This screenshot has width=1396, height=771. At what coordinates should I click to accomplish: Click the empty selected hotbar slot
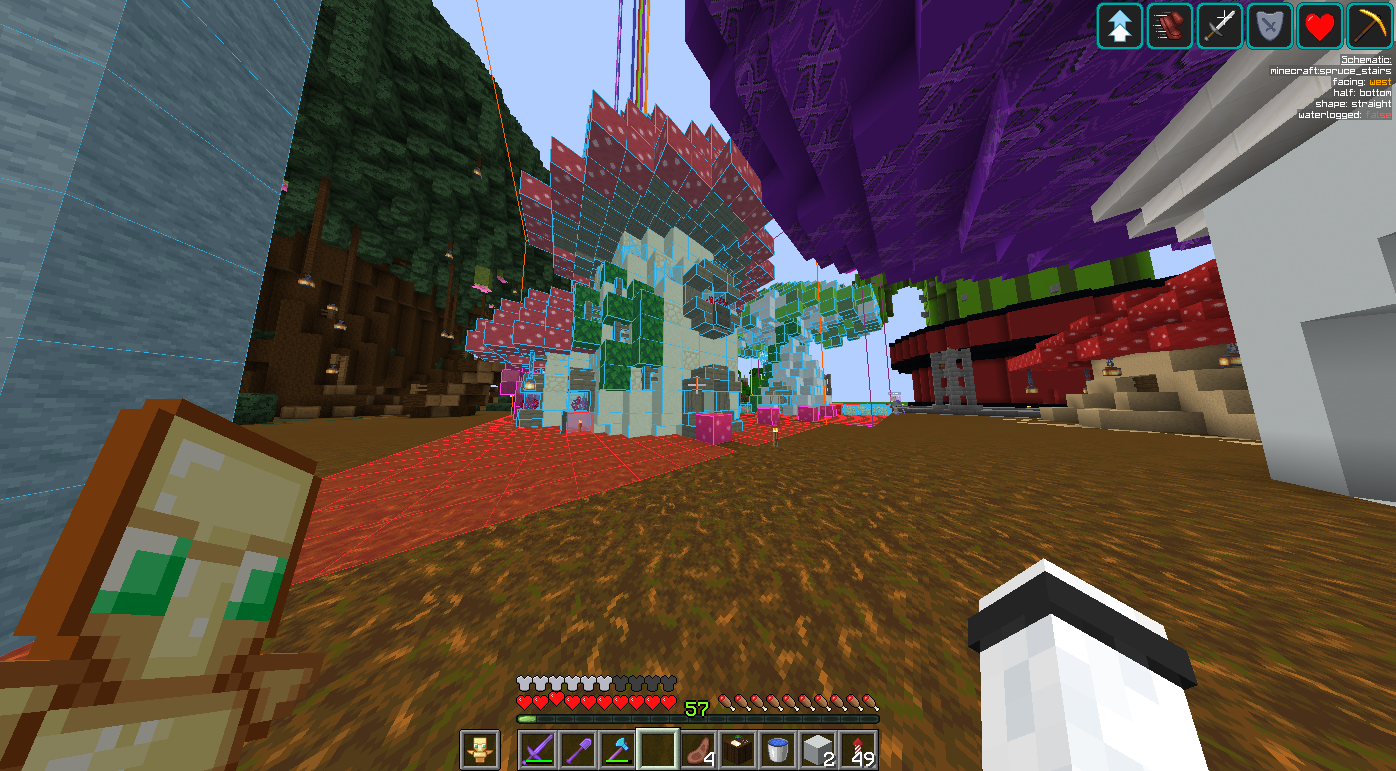coord(658,749)
